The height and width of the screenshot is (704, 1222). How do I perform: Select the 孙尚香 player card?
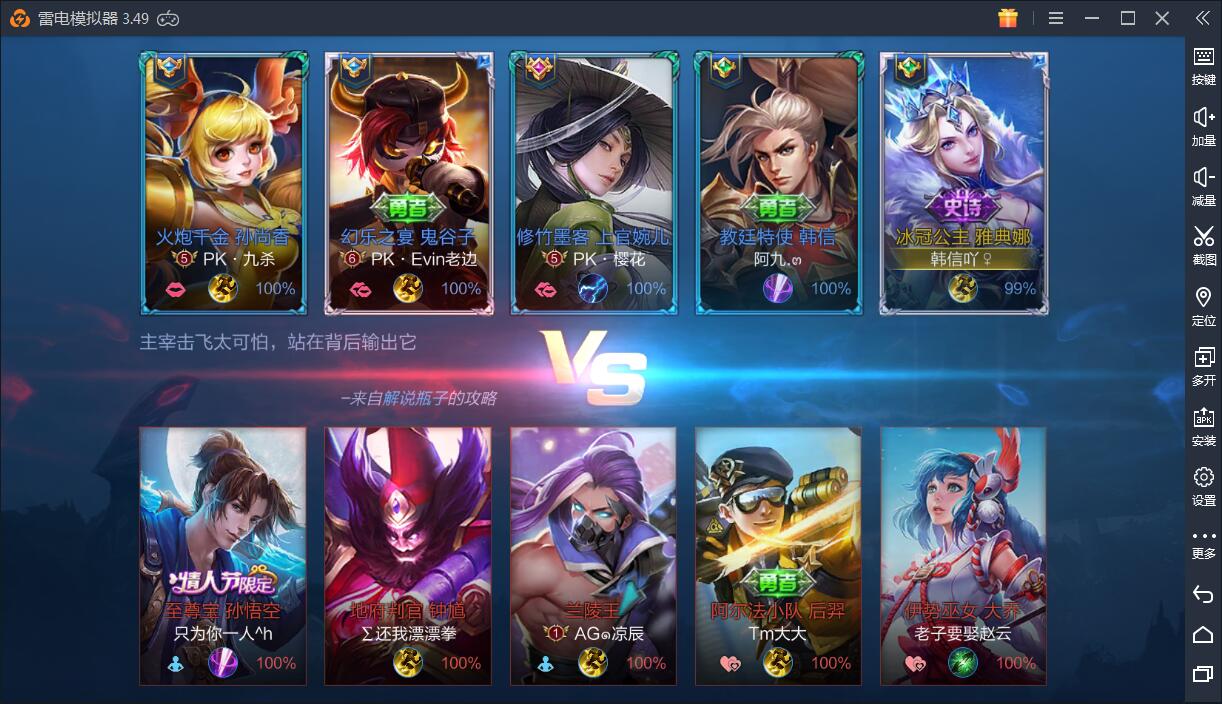pos(223,183)
